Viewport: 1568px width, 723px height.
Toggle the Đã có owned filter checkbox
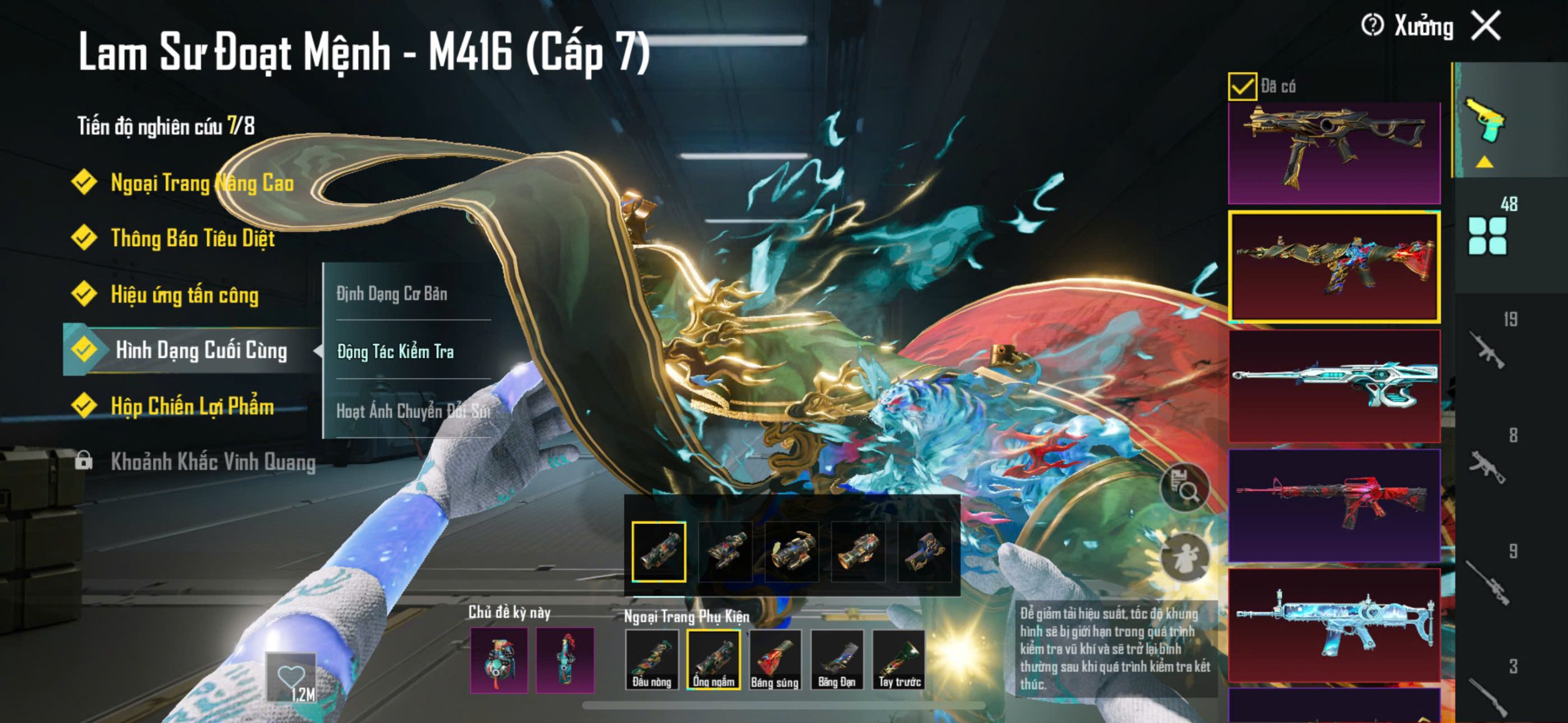(x=1242, y=86)
